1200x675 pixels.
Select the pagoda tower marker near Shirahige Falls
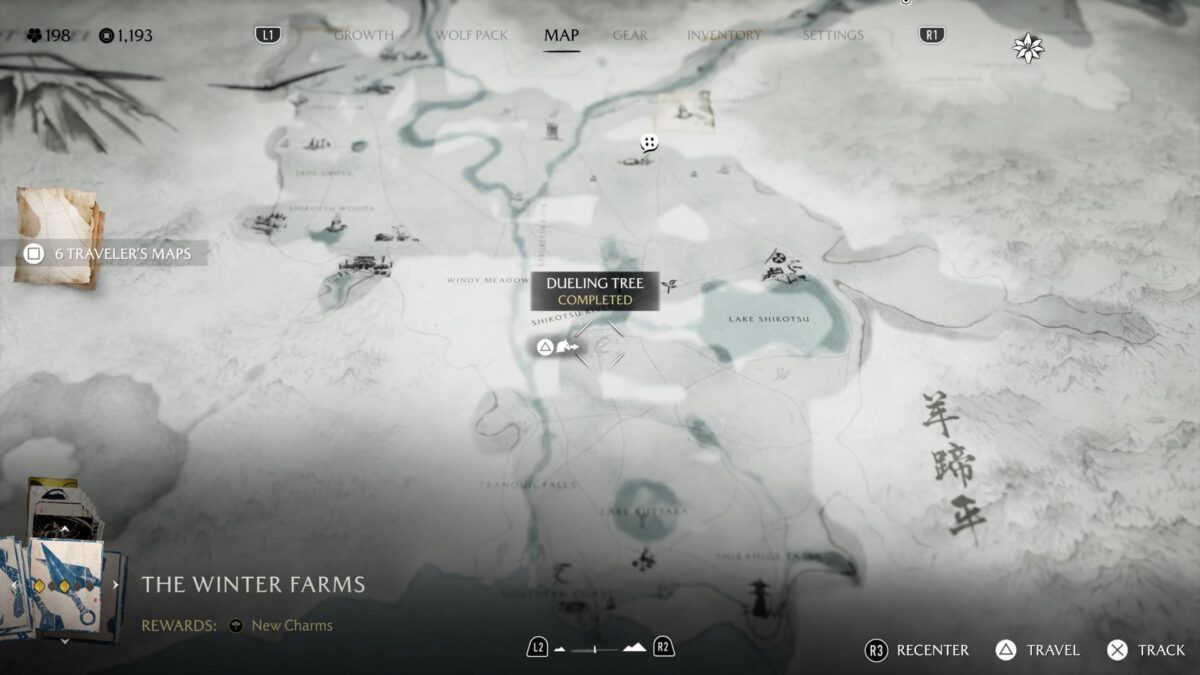pos(759,597)
